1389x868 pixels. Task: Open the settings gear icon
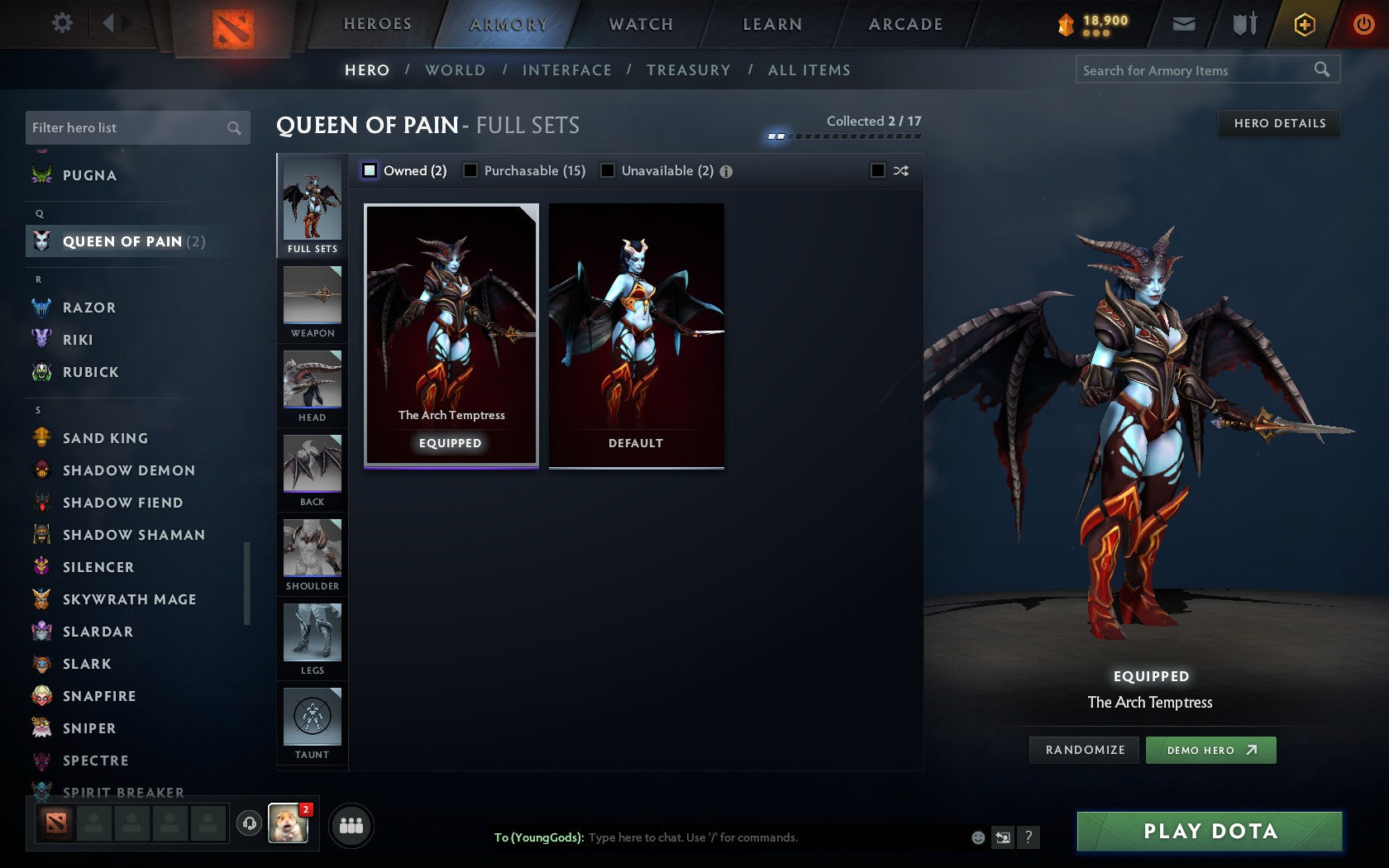point(61,23)
